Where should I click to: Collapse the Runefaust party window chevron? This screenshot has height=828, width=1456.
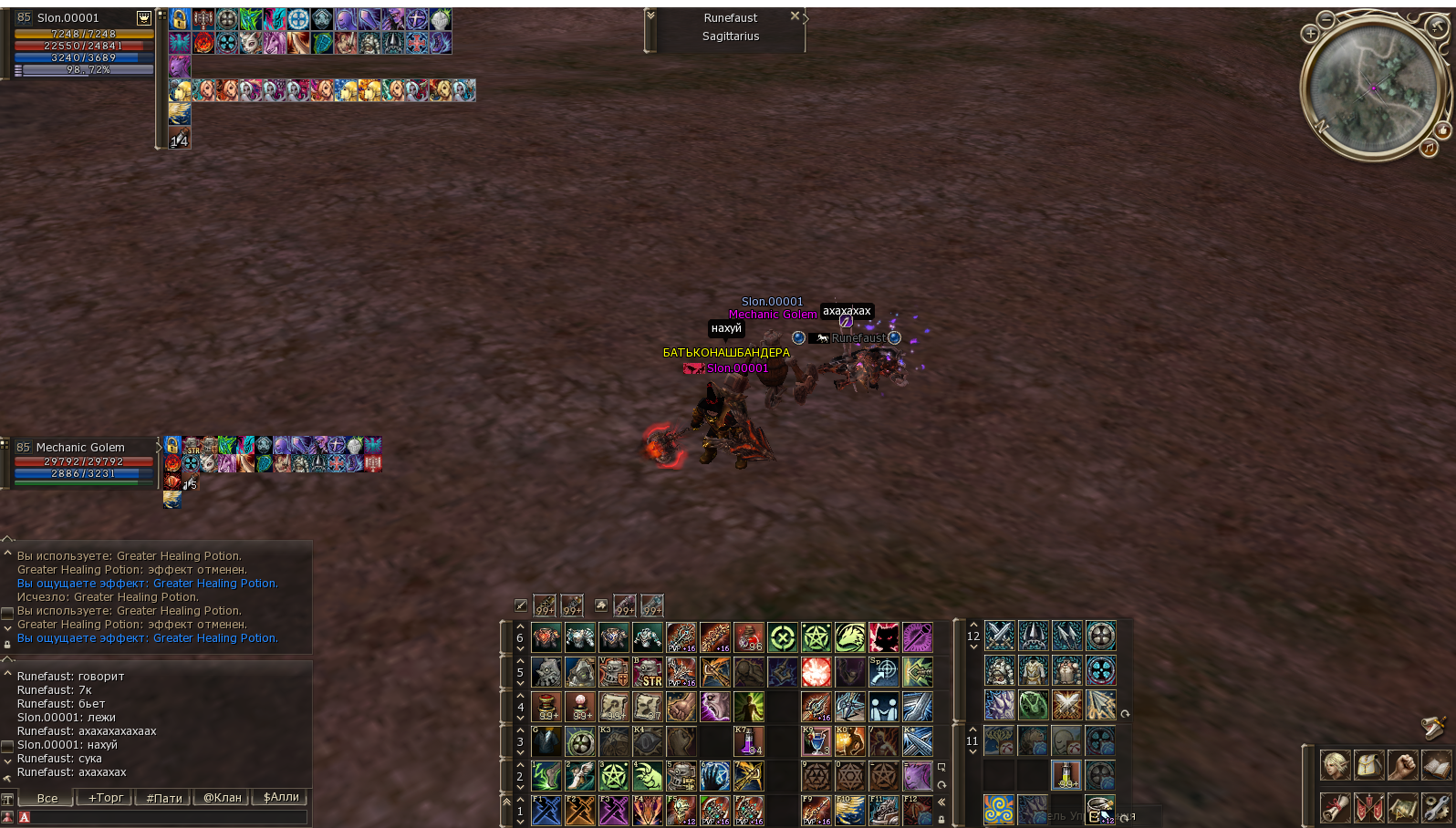pyautogui.click(x=651, y=15)
